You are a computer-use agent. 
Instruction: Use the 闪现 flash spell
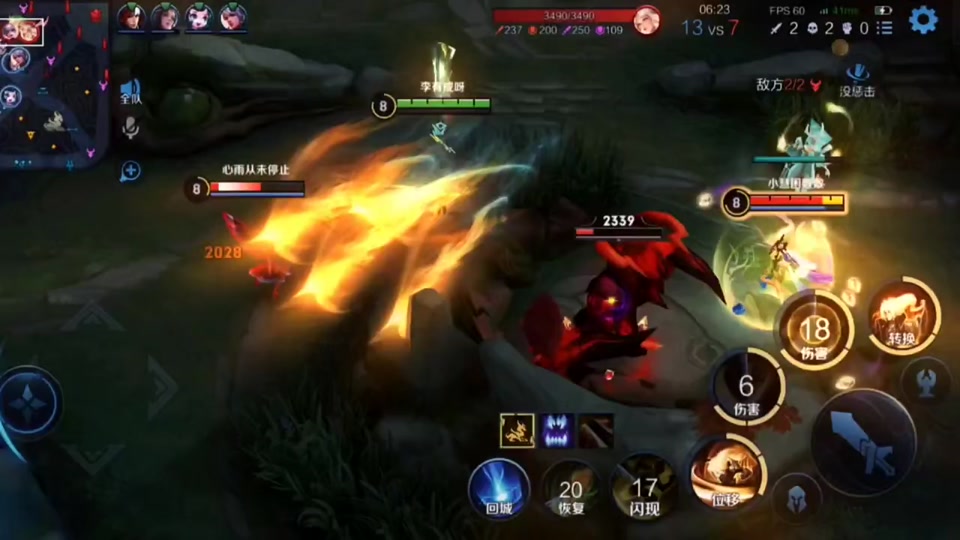coord(645,488)
